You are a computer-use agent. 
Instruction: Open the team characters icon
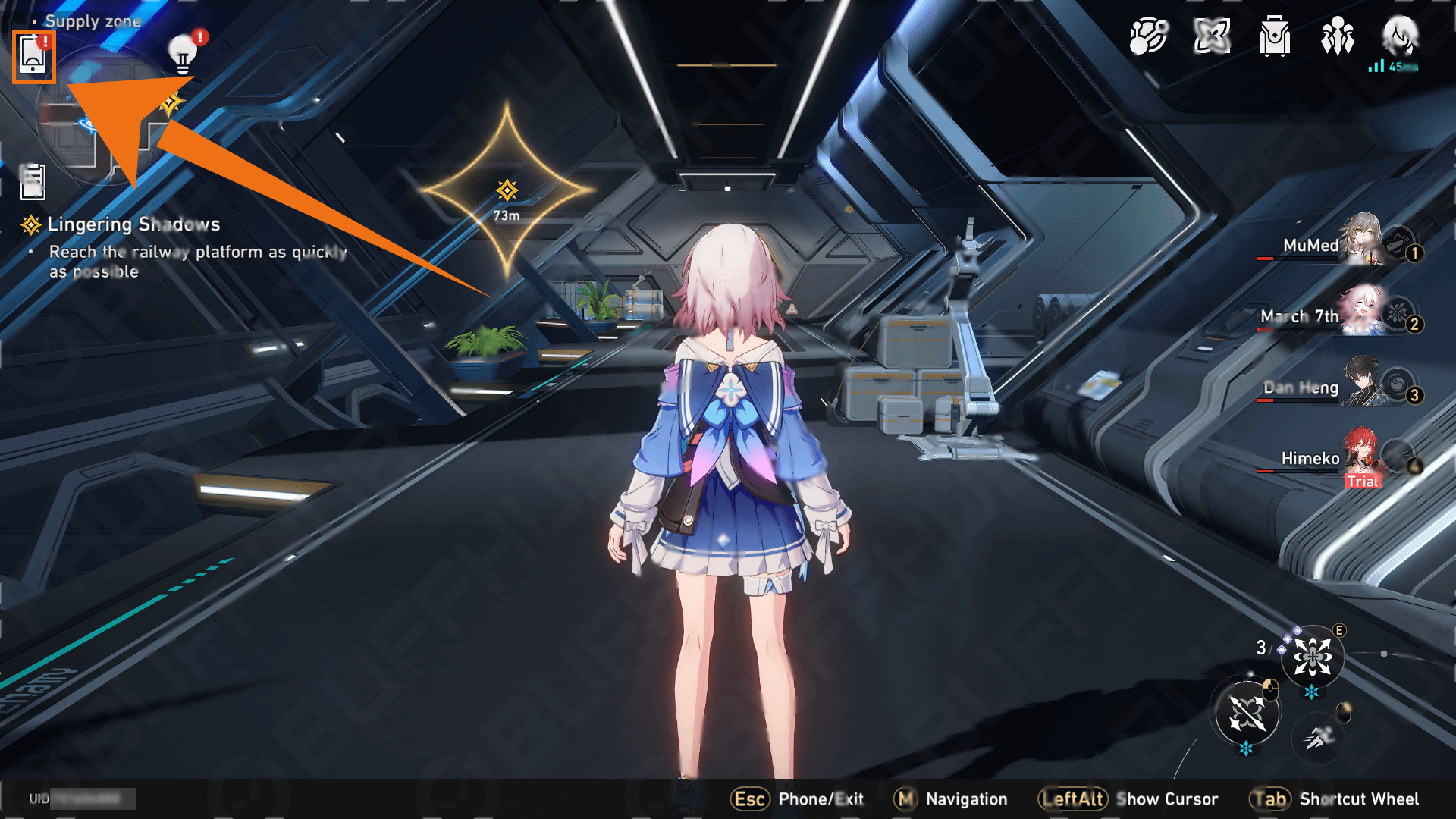pos(1338,36)
